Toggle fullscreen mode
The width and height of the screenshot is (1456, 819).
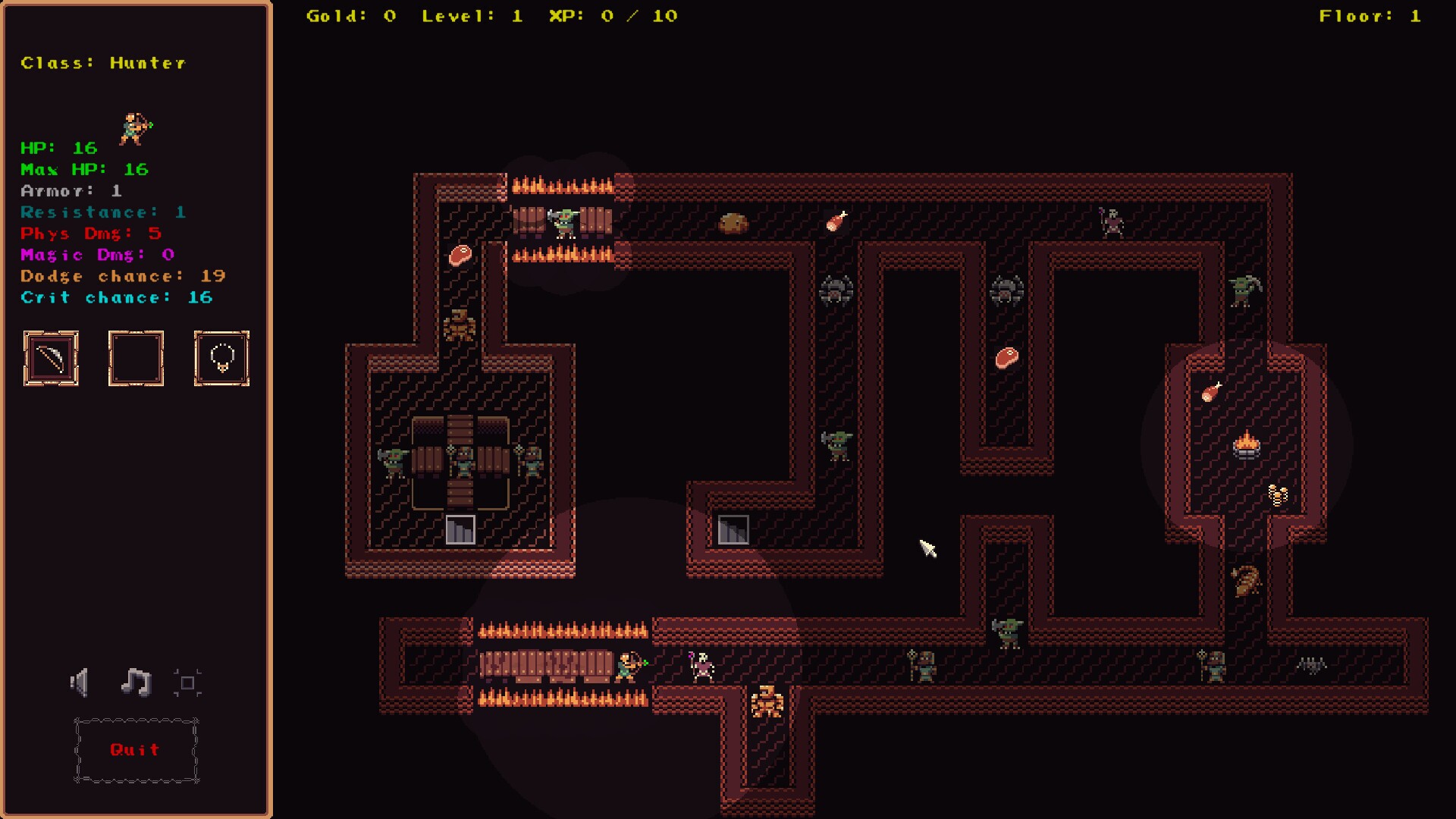pyautogui.click(x=189, y=682)
